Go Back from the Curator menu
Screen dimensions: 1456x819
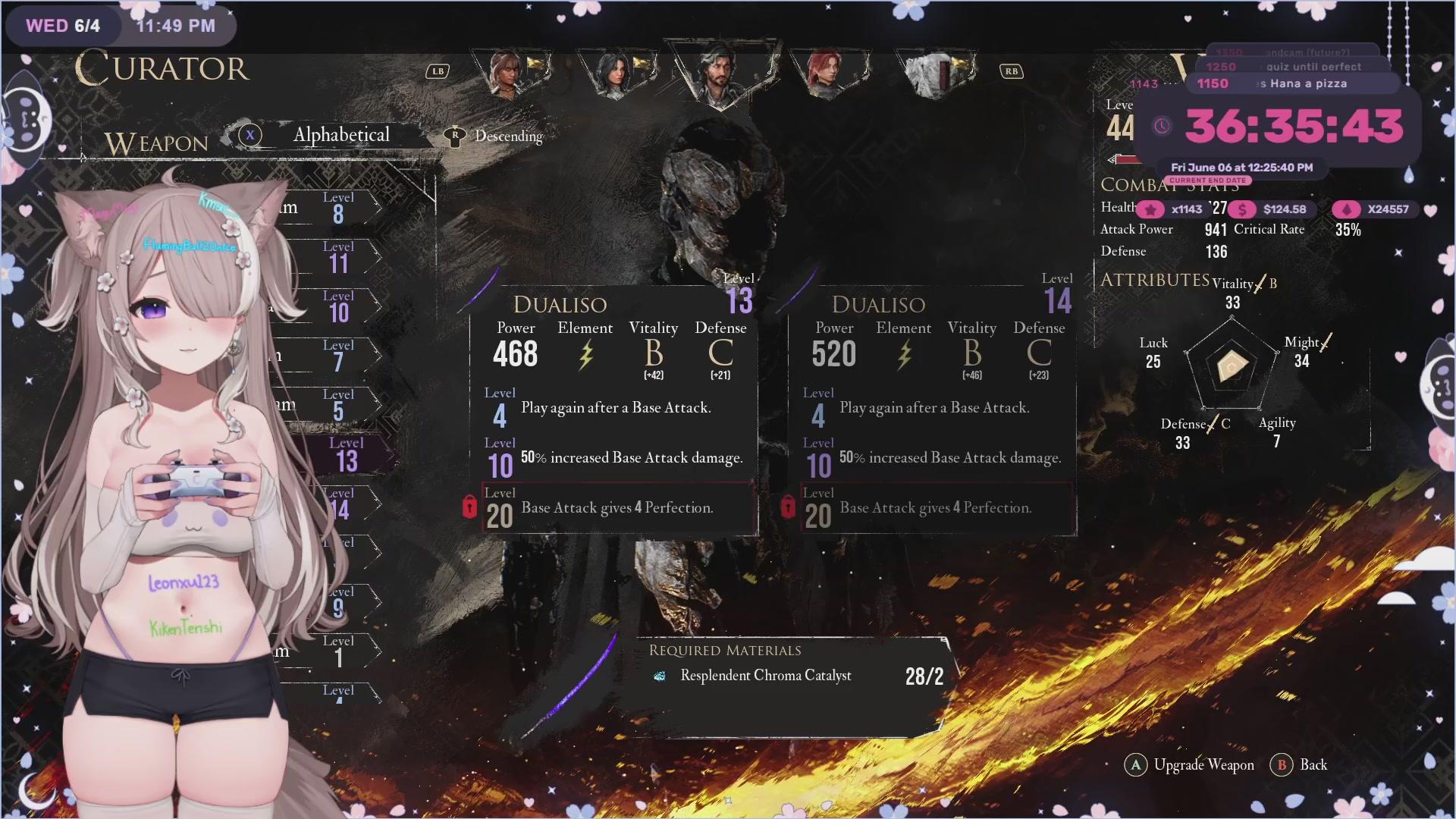tap(1313, 765)
